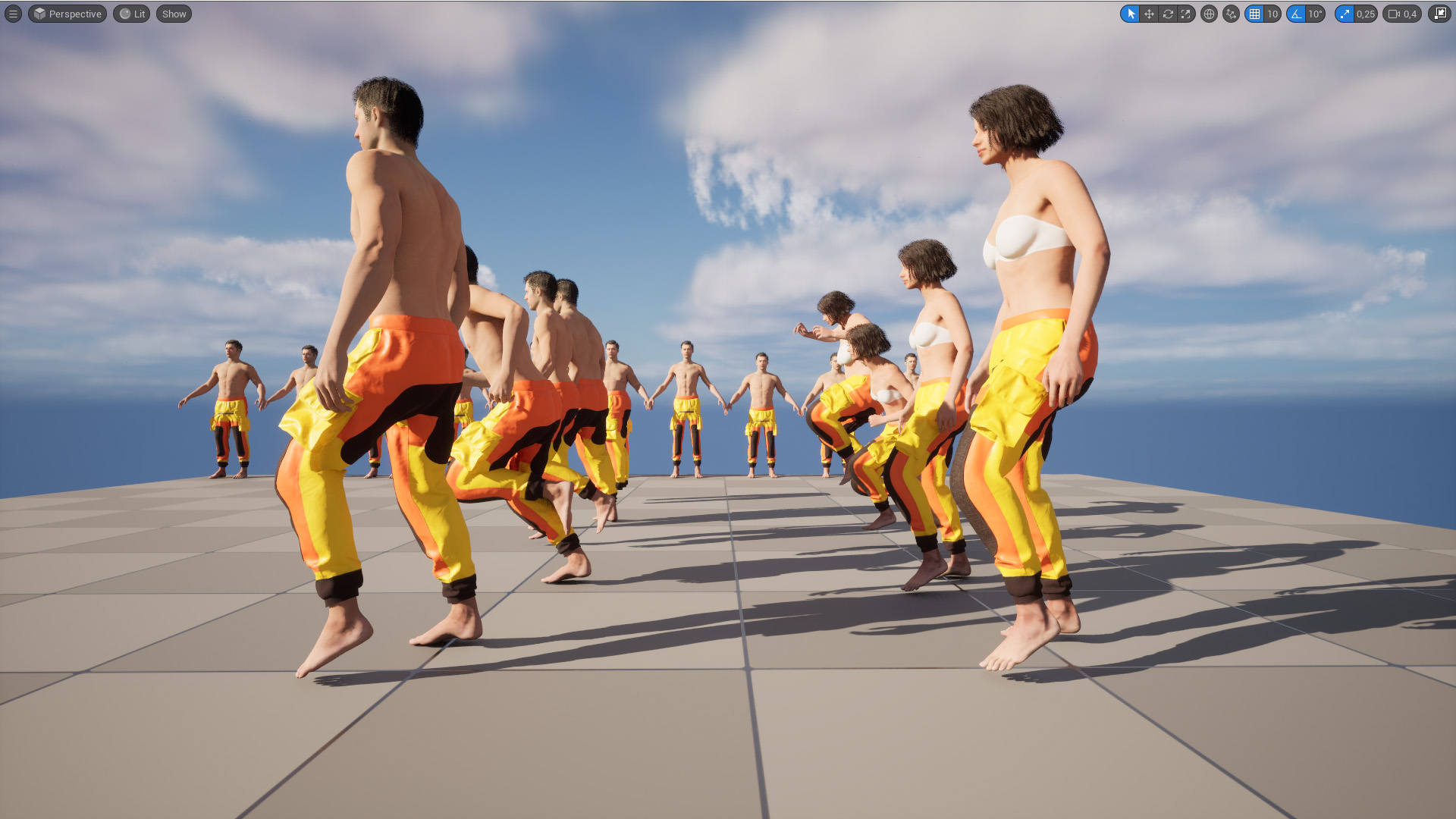Choose the Scale transform tool

point(1186,14)
